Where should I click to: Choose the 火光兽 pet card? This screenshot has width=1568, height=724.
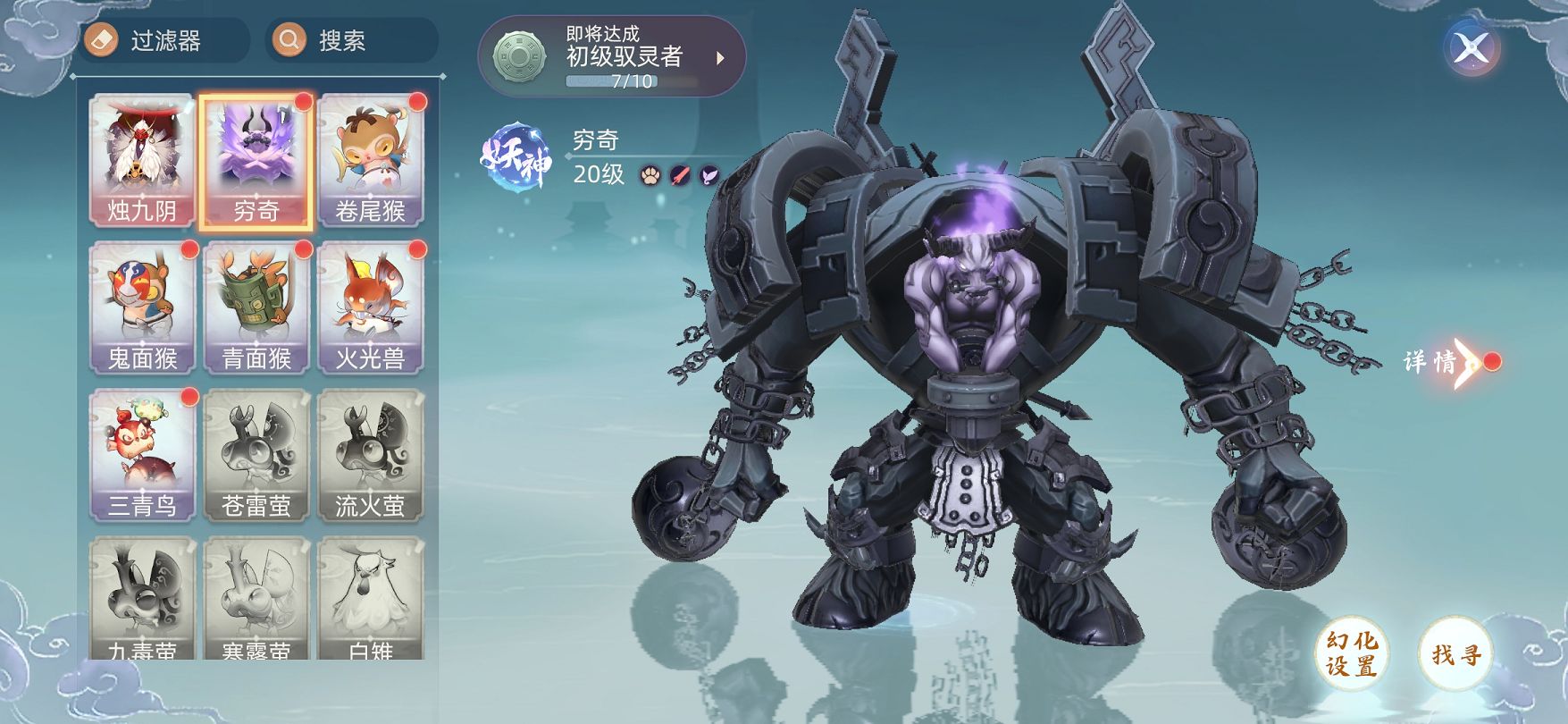(x=371, y=308)
